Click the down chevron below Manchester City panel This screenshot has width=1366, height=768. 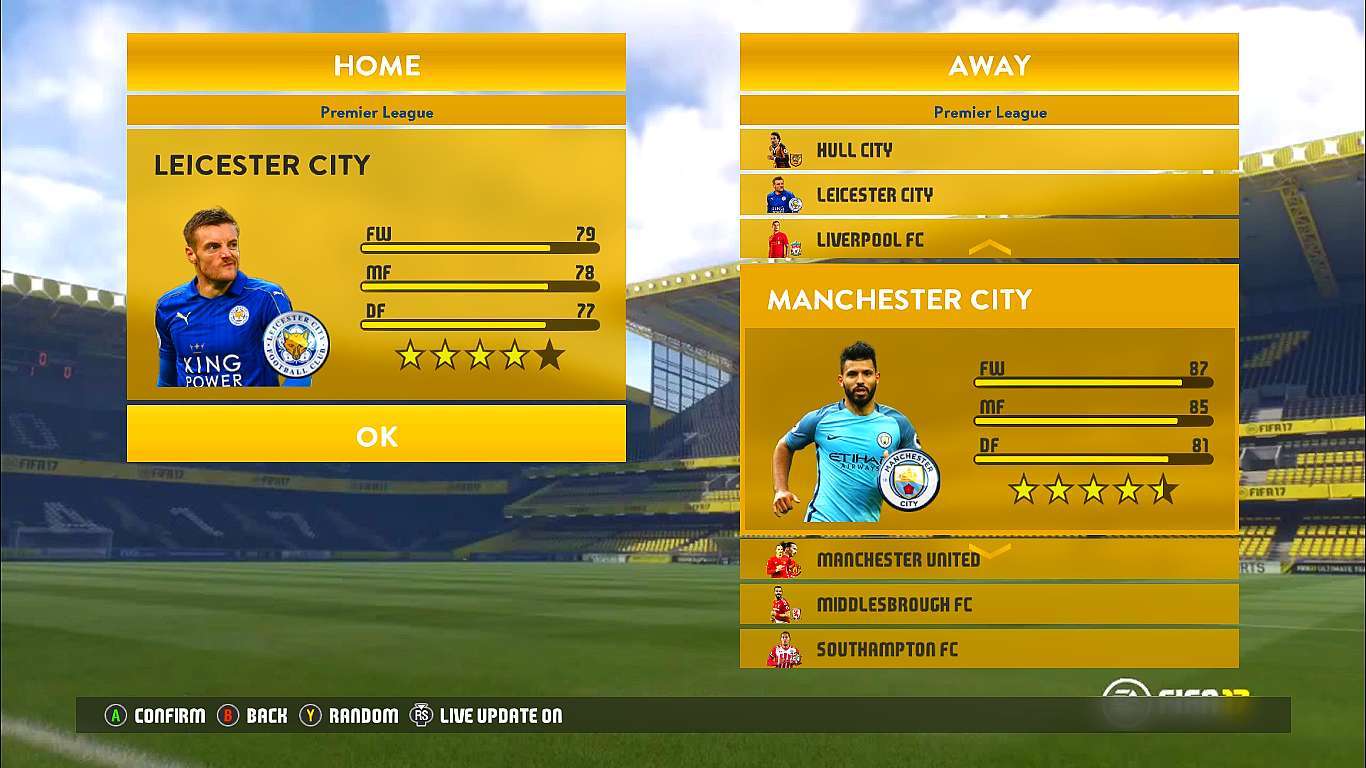[989, 549]
